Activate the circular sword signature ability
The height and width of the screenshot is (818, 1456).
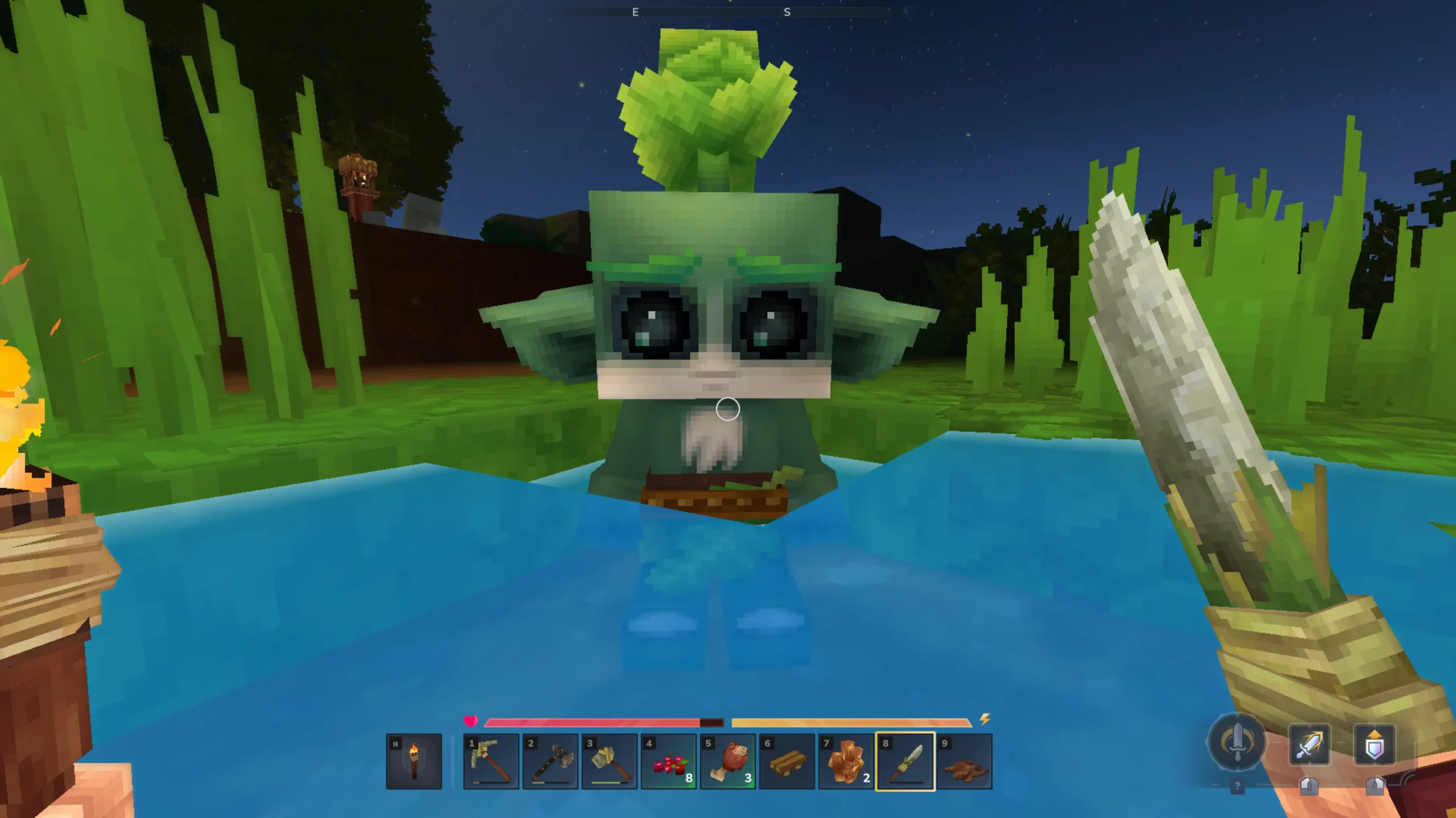1236,743
